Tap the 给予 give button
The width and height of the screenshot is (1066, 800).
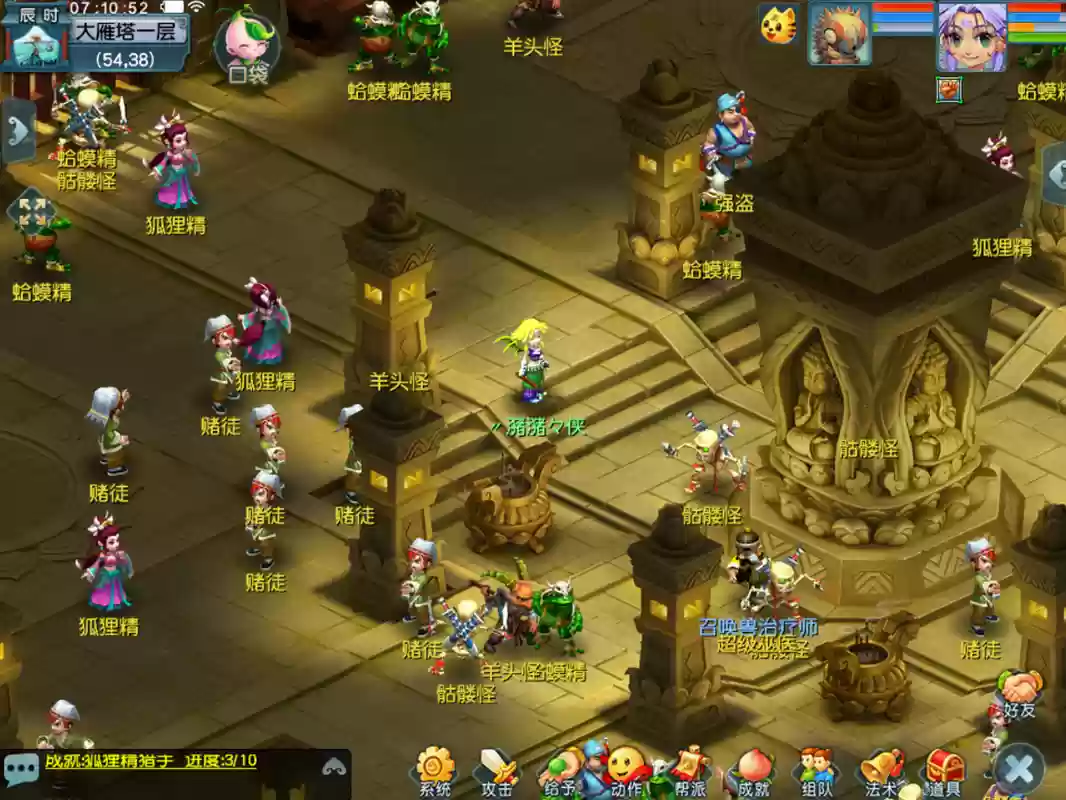coord(560,771)
